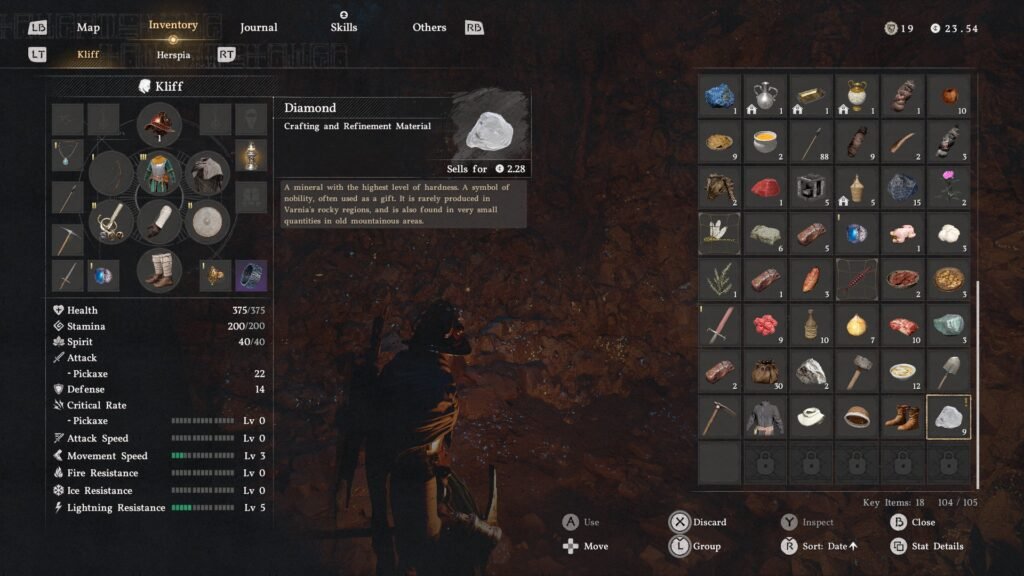Pick the blue ore in inventory
This screenshot has width=1024, height=576.
[719, 97]
